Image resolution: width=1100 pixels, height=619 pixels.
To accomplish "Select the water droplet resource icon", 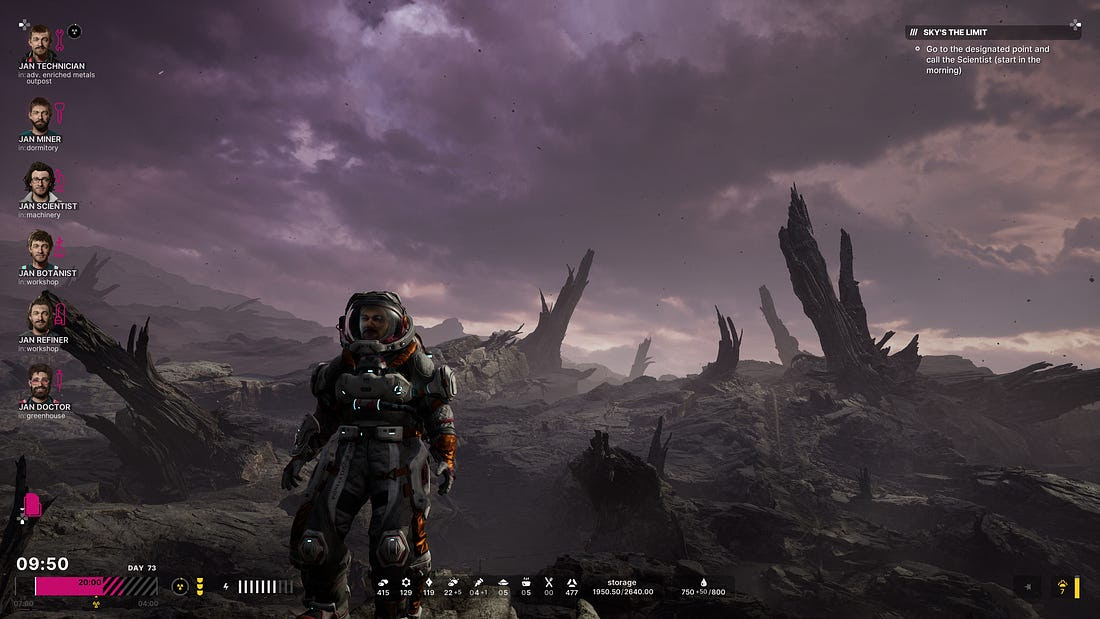I will (701, 582).
